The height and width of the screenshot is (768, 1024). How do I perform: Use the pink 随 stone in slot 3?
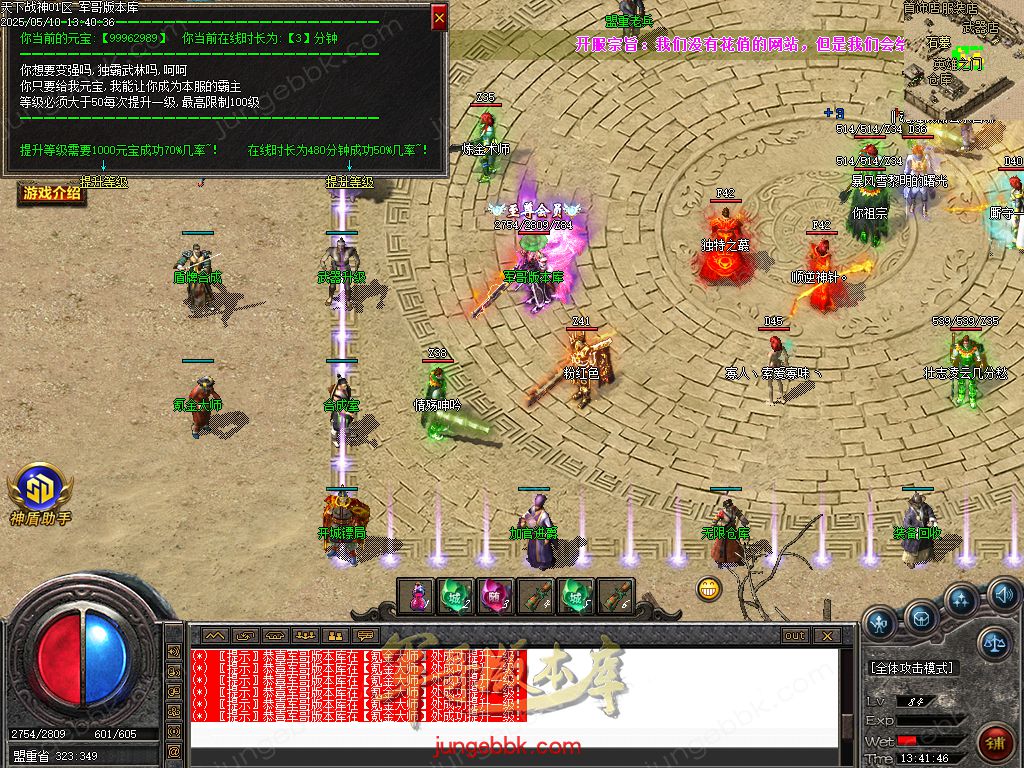pos(495,596)
